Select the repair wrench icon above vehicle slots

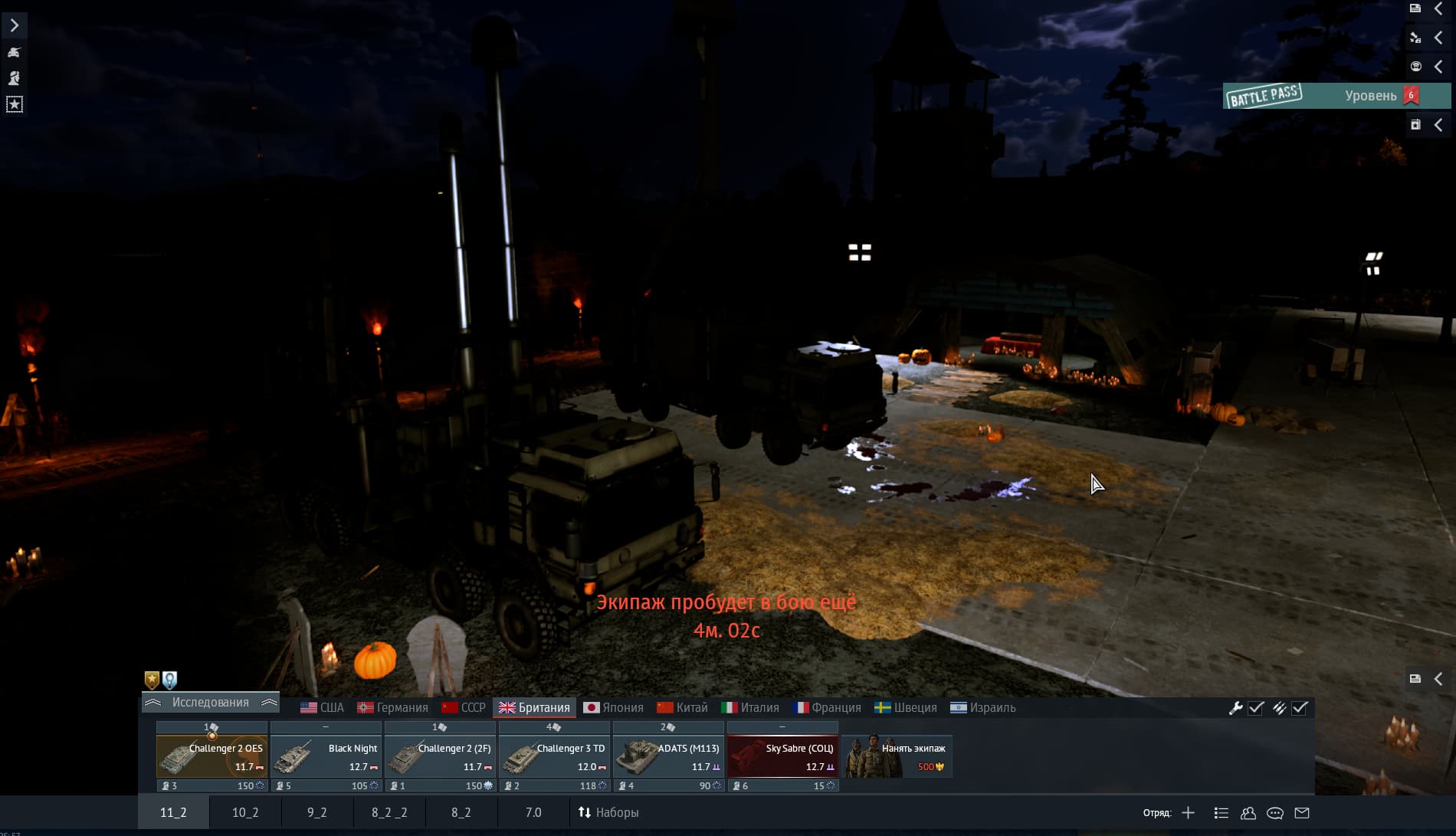click(x=1236, y=709)
